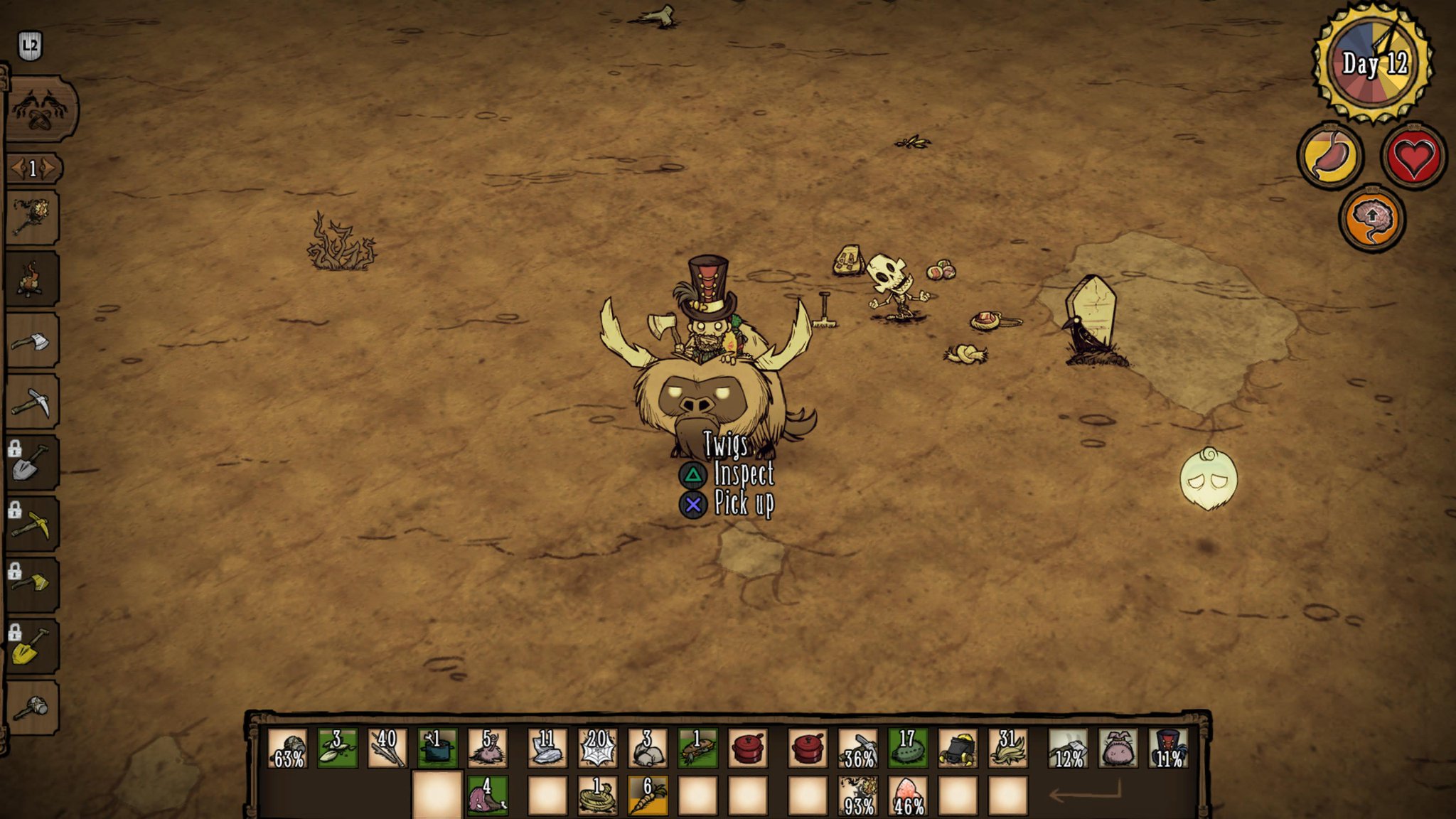This screenshot has width=1456, height=819.
Task: Select the hammer crafting recipe
Action: (x=32, y=708)
